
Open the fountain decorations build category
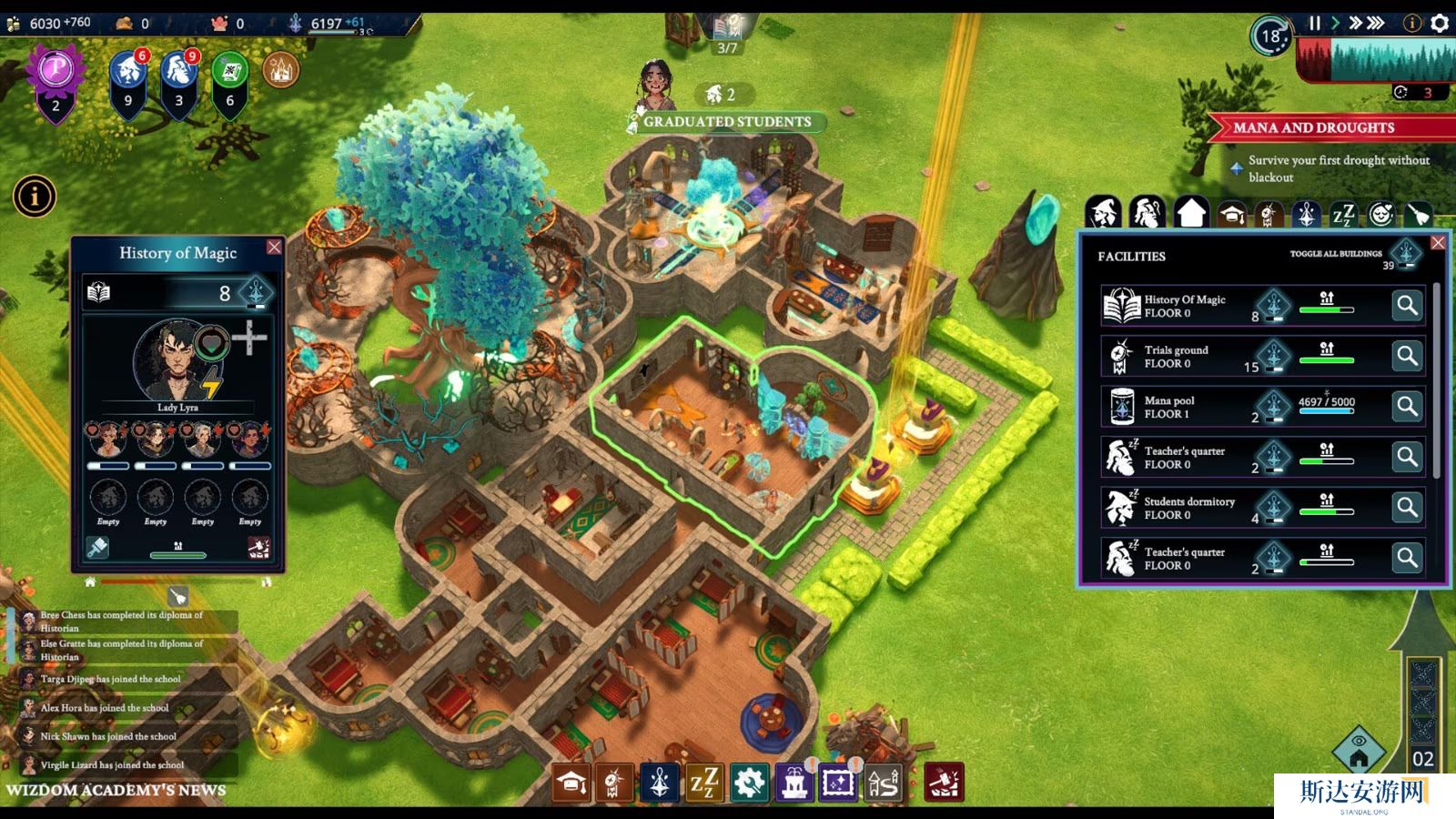click(x=794, y=783)
